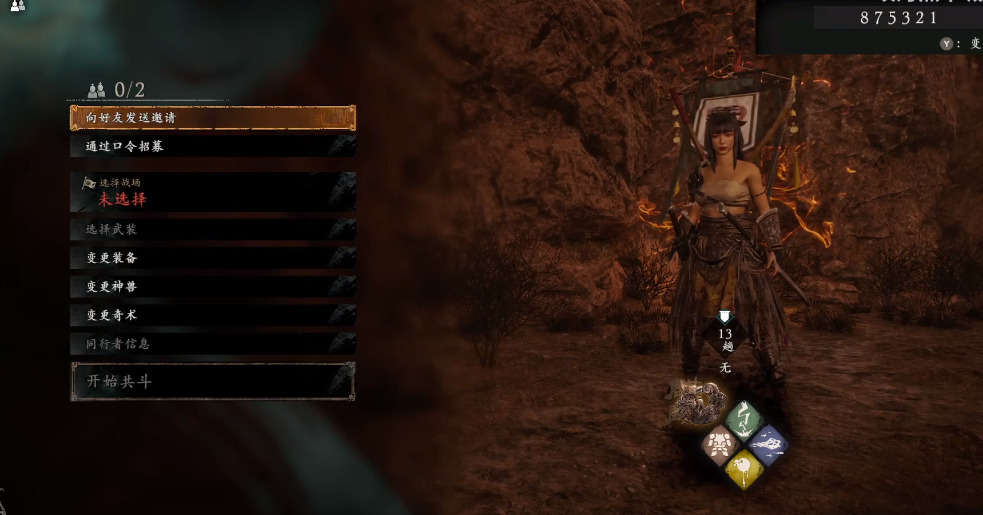The image size is (983, 515).
Task: Select the brown armor spell diamond
Action: tap(719, 443)
